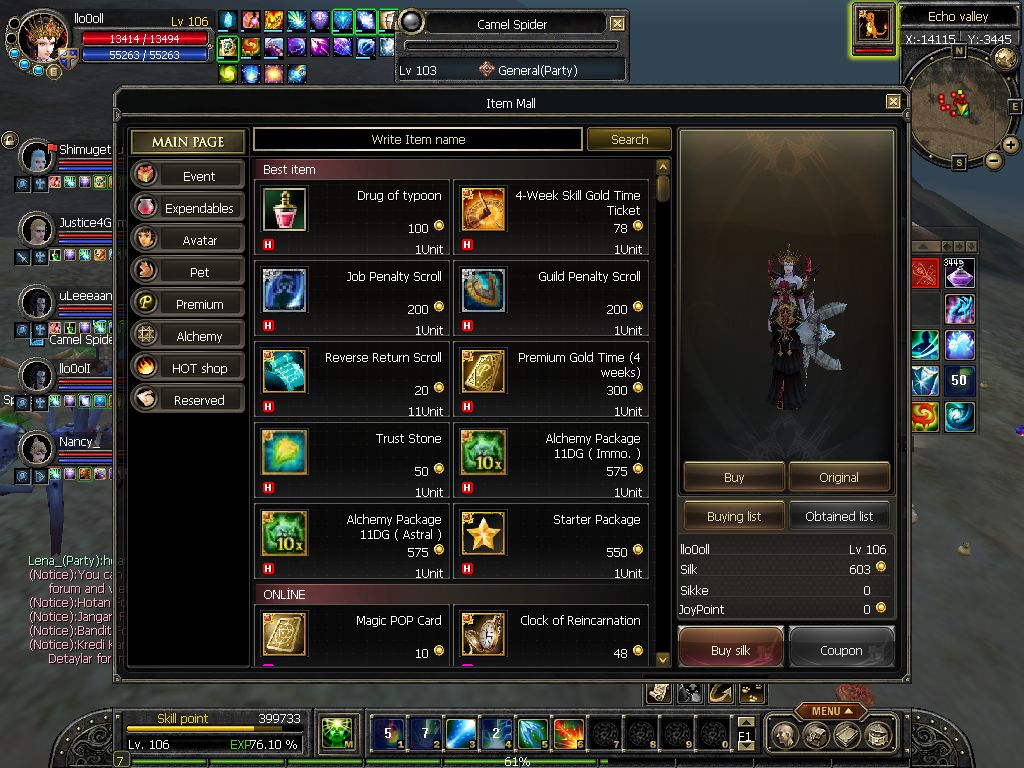Switch to the Obtained list tab
Screen dimensions: 1024x768
[x=839, y=516]
